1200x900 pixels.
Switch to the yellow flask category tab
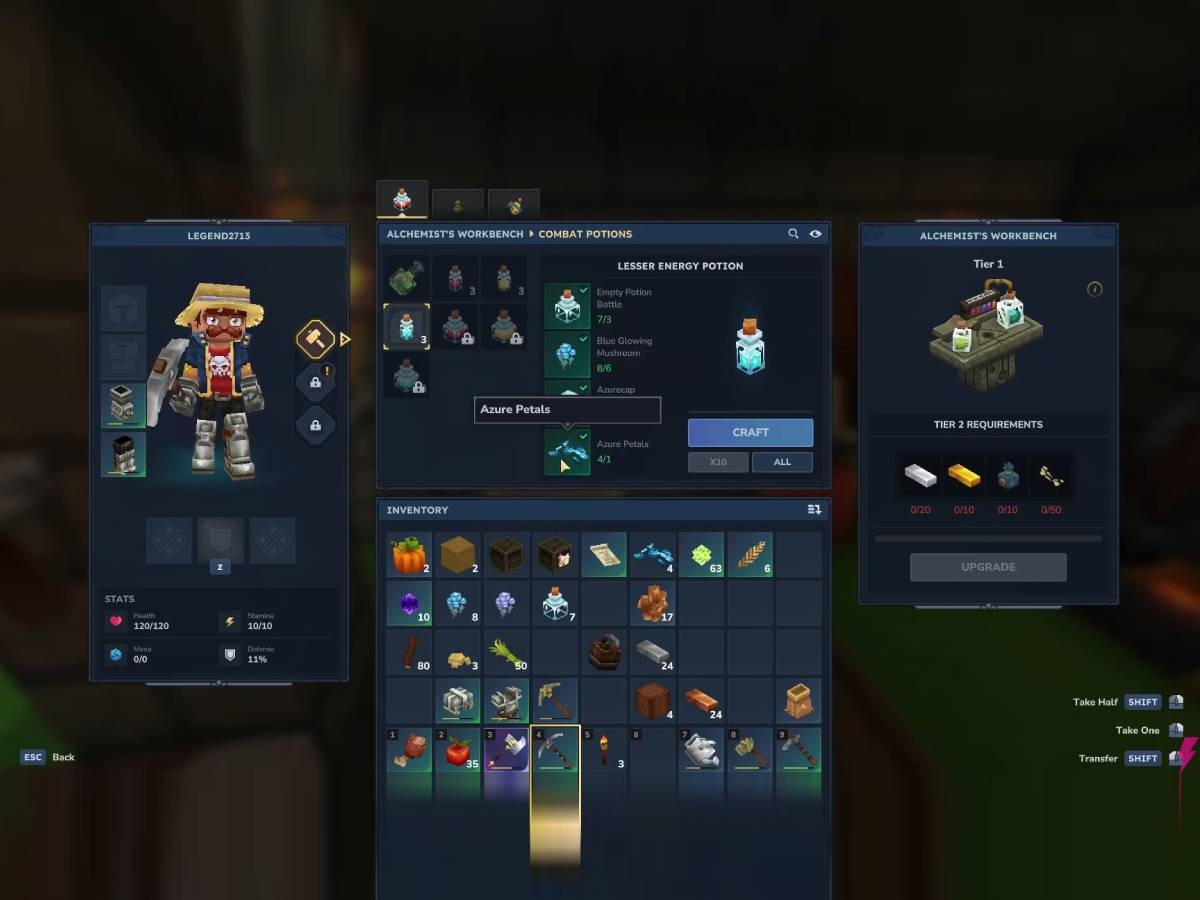(514, 205)
